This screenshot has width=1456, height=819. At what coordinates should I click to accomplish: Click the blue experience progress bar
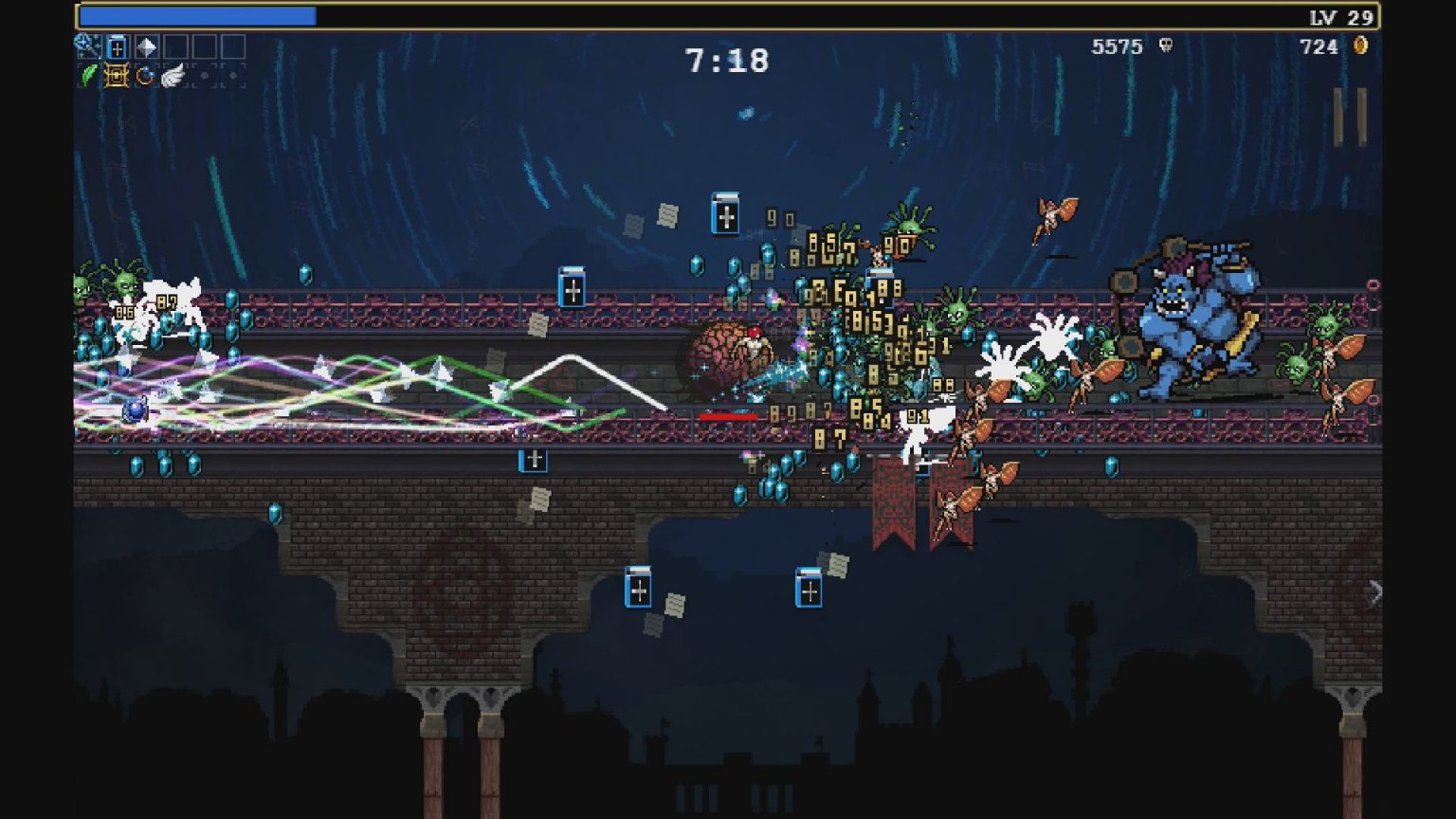coord(199,16)
